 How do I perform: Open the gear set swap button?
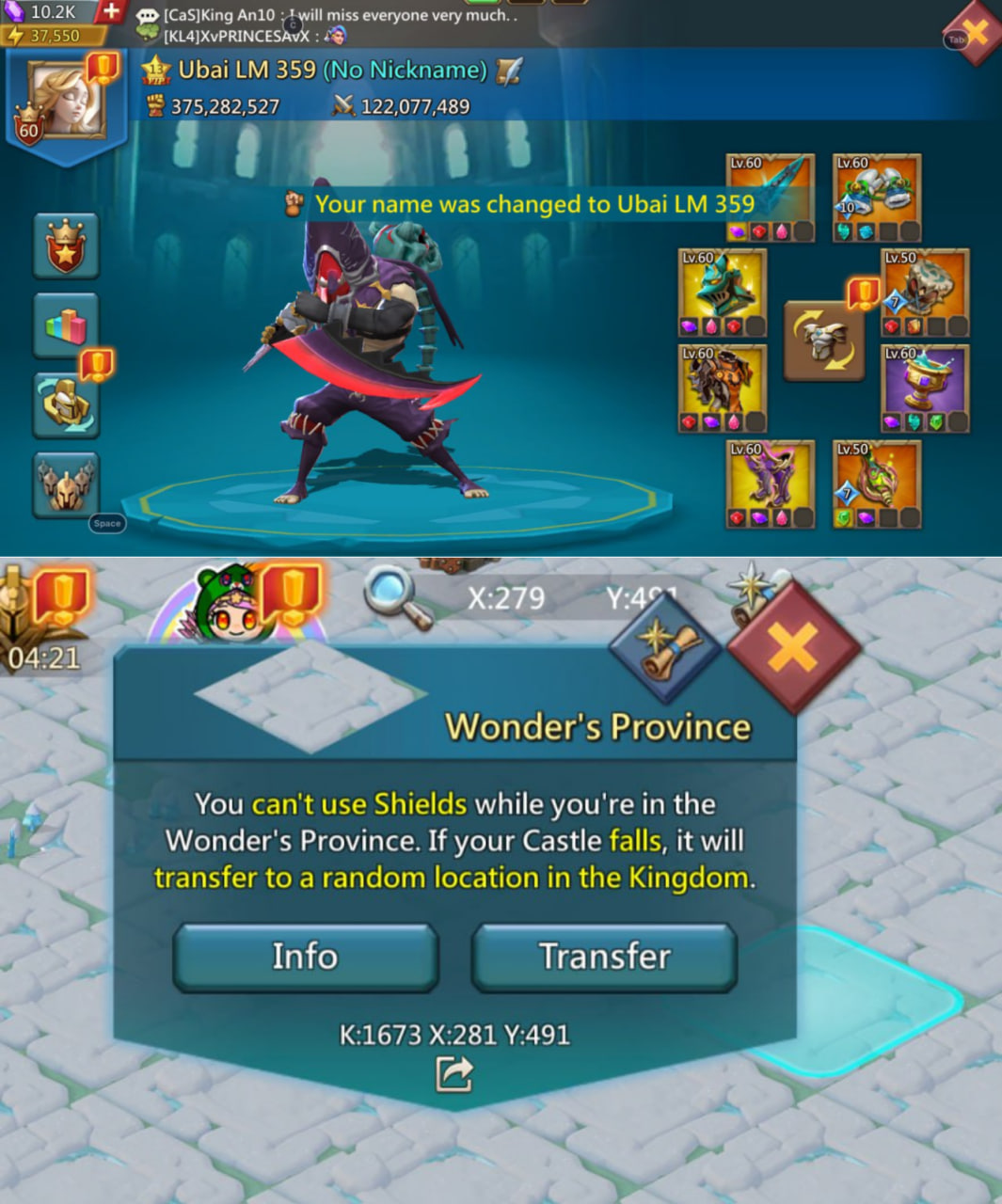point(824,341)
